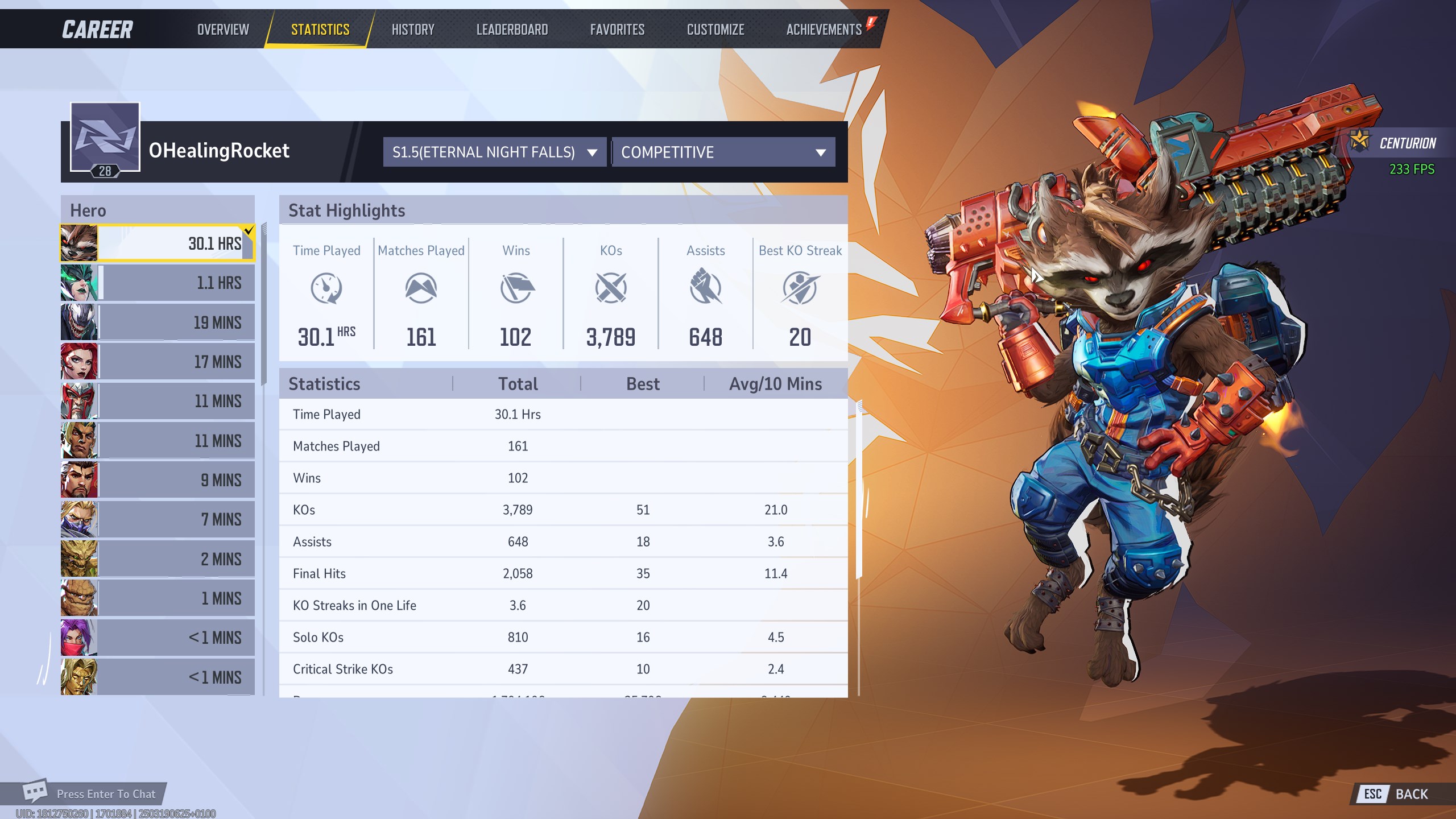1456x819 pixels.
Task: Expand the Competitive mode dropdown
Action: click(723, 152)
